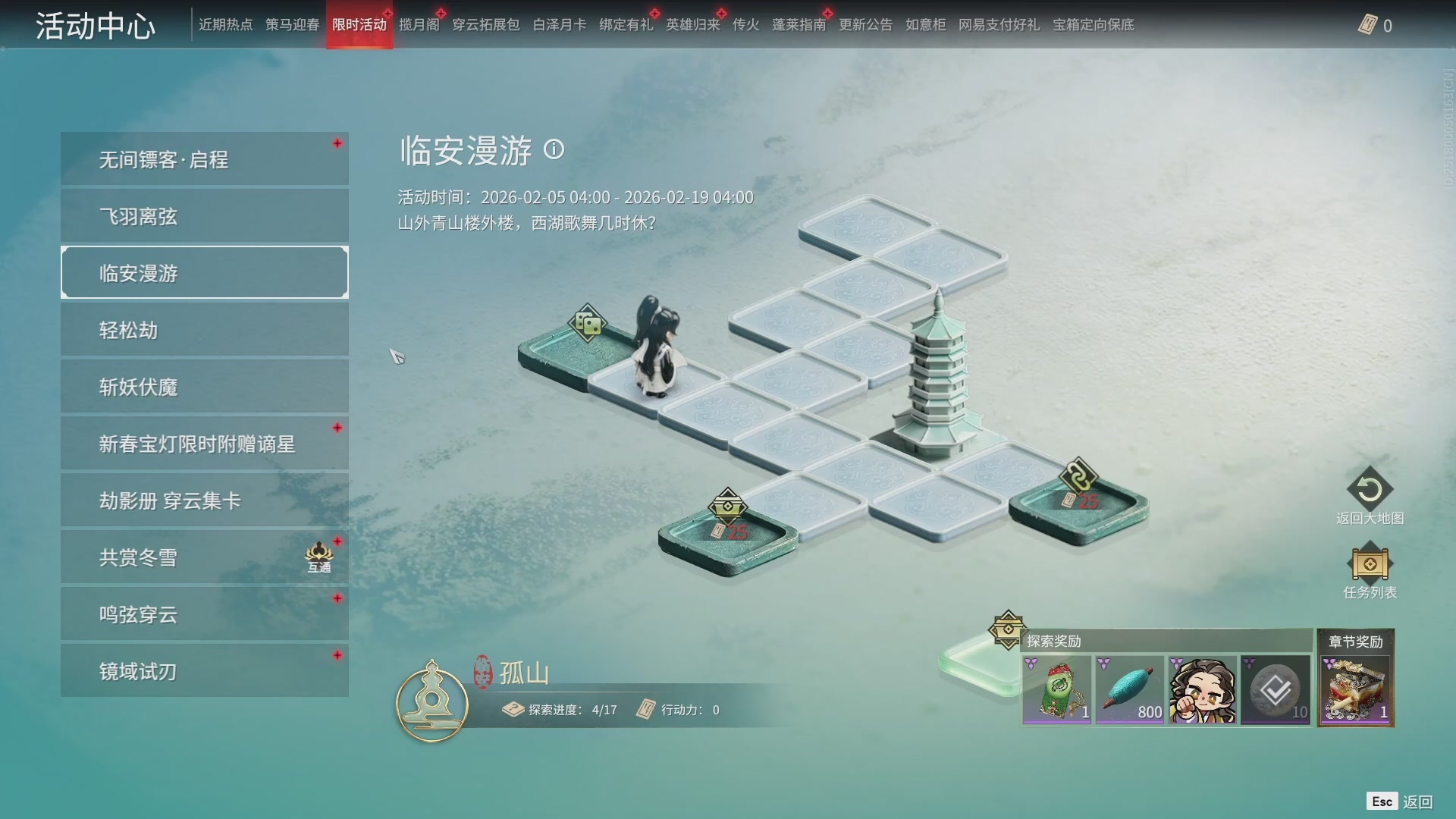Open the 劫影册 穿云集卡 activity entry
The image size is (1456, 819).
point(203,500)
